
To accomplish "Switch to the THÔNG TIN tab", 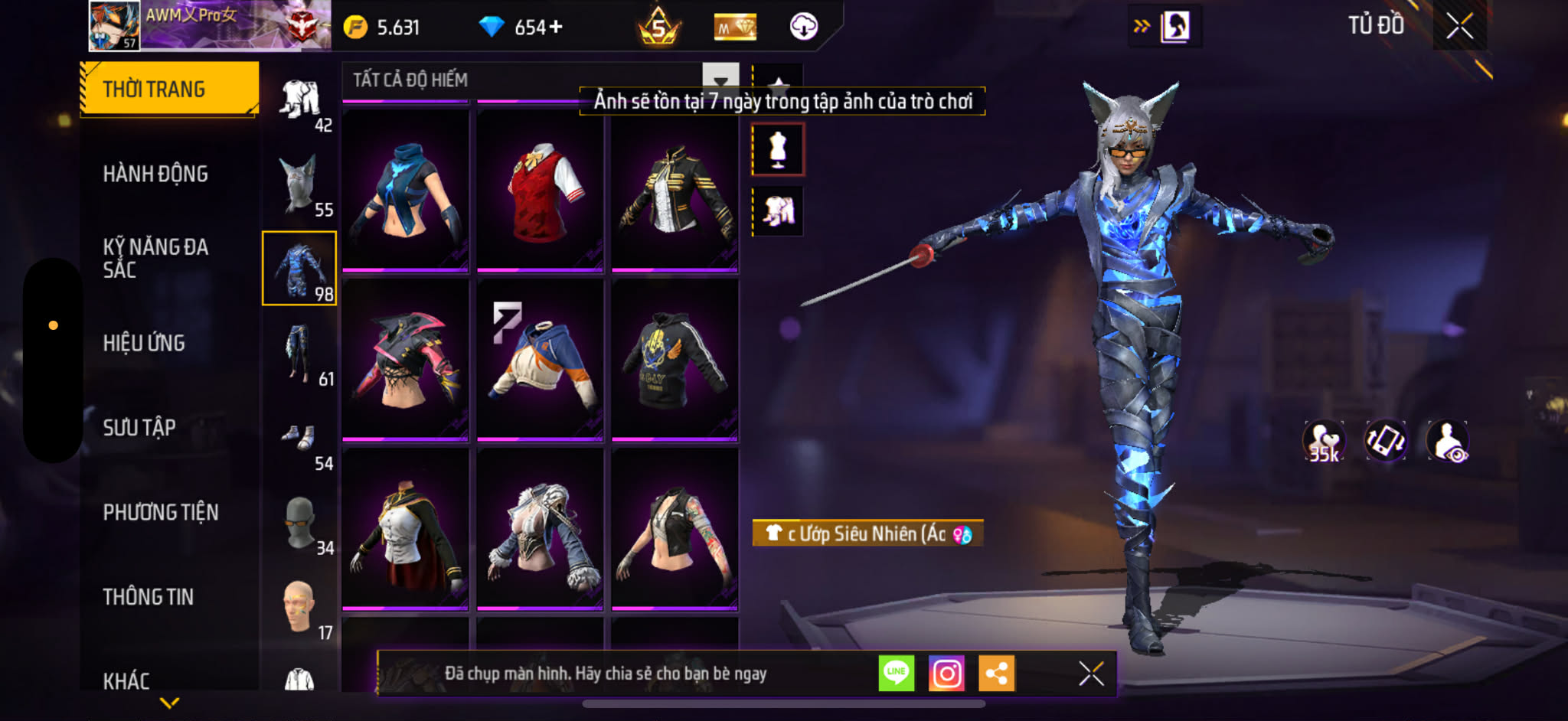I will point(149,596).
